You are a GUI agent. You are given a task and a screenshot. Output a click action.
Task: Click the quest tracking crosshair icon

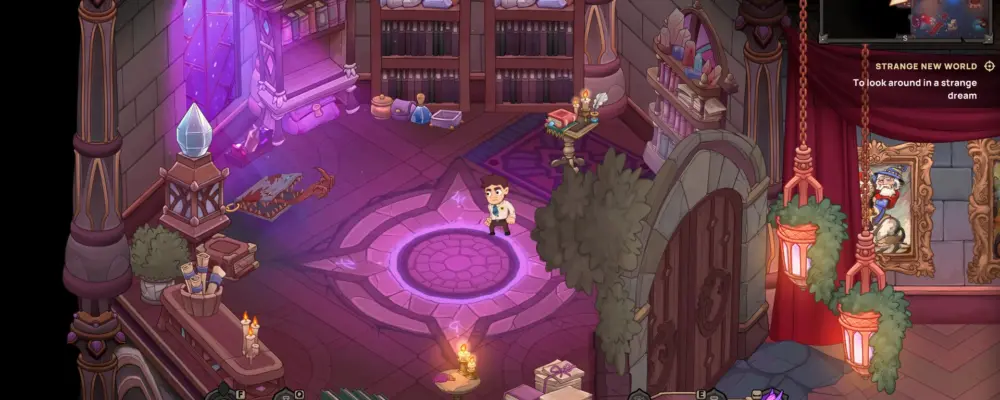[x=990, y=66]
